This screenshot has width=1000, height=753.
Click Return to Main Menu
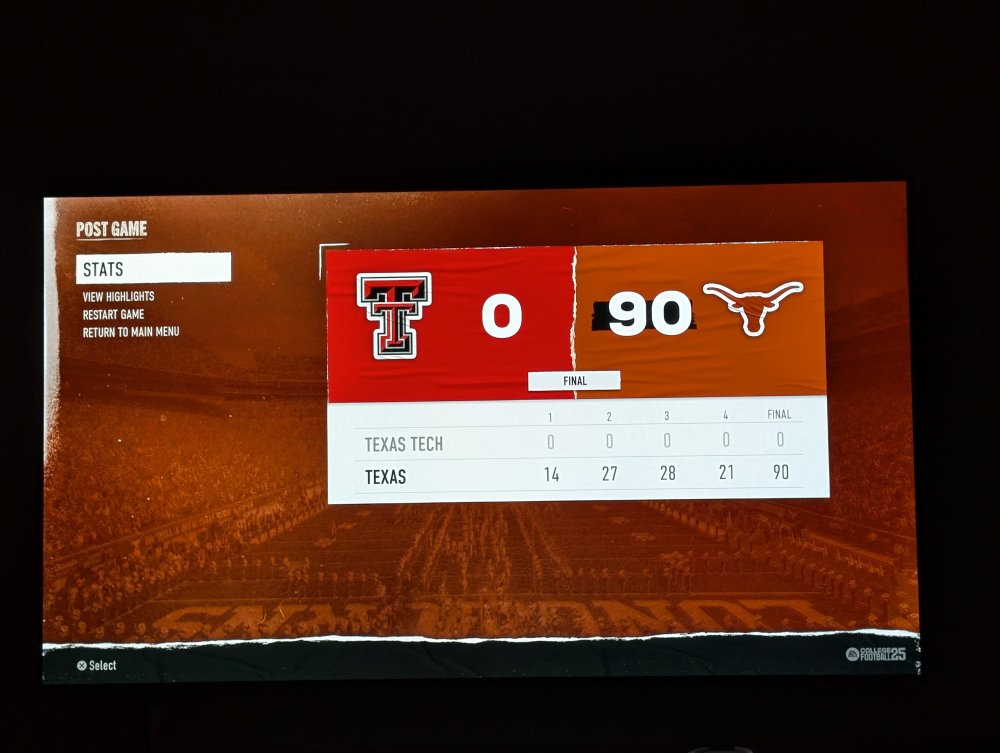[131, 331]
